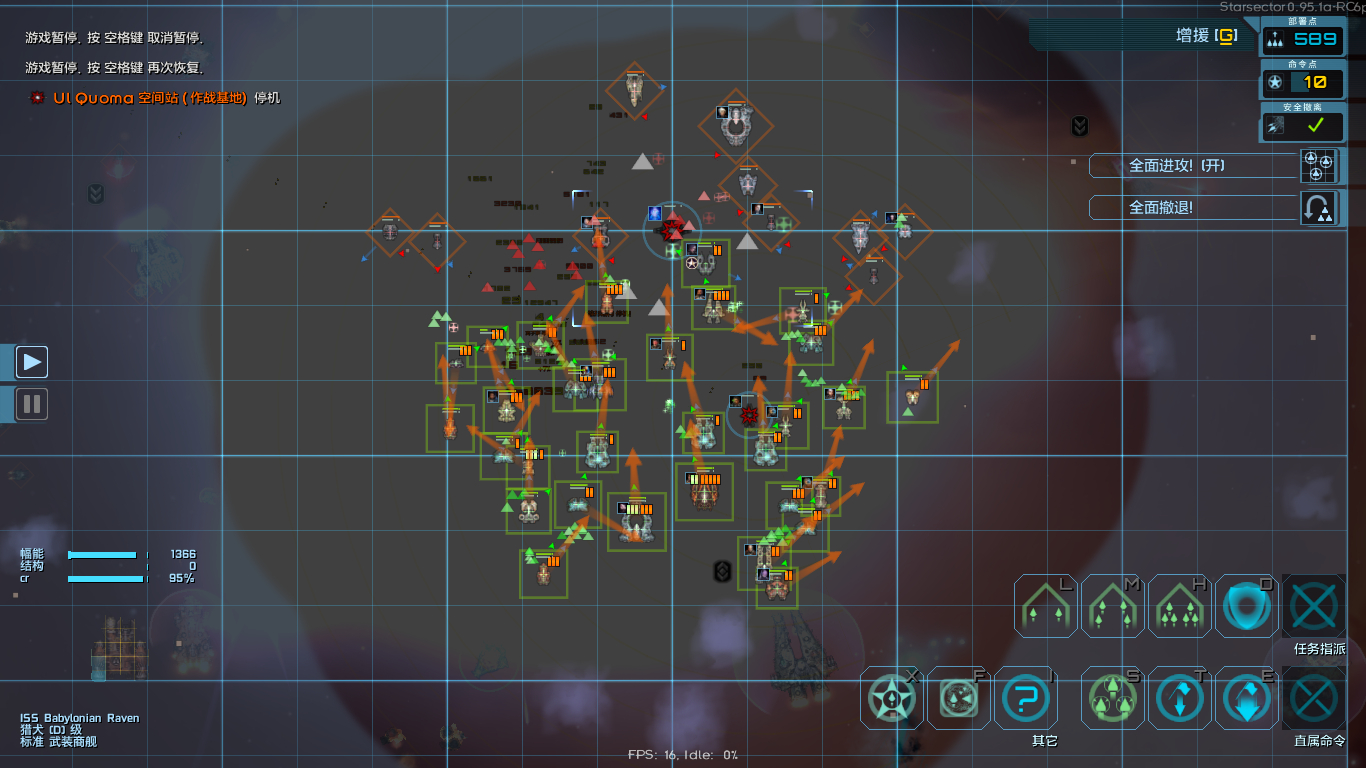The image size is (1366, 768).
Task: Select the green Strike (S) command icon
Action: [1112, 698]
